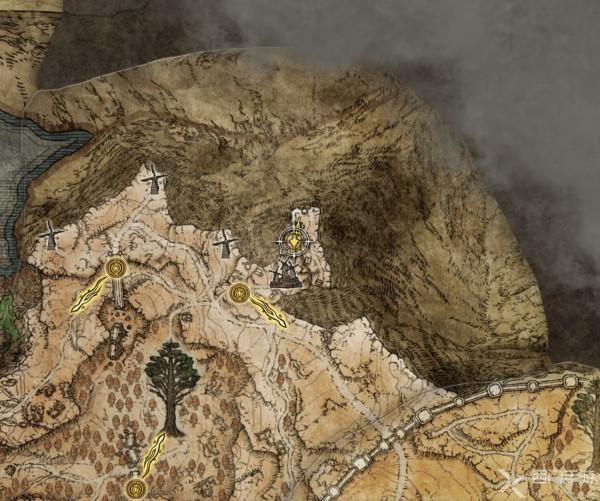Select the site of grace nearest the map cursor

pos(239,293)
